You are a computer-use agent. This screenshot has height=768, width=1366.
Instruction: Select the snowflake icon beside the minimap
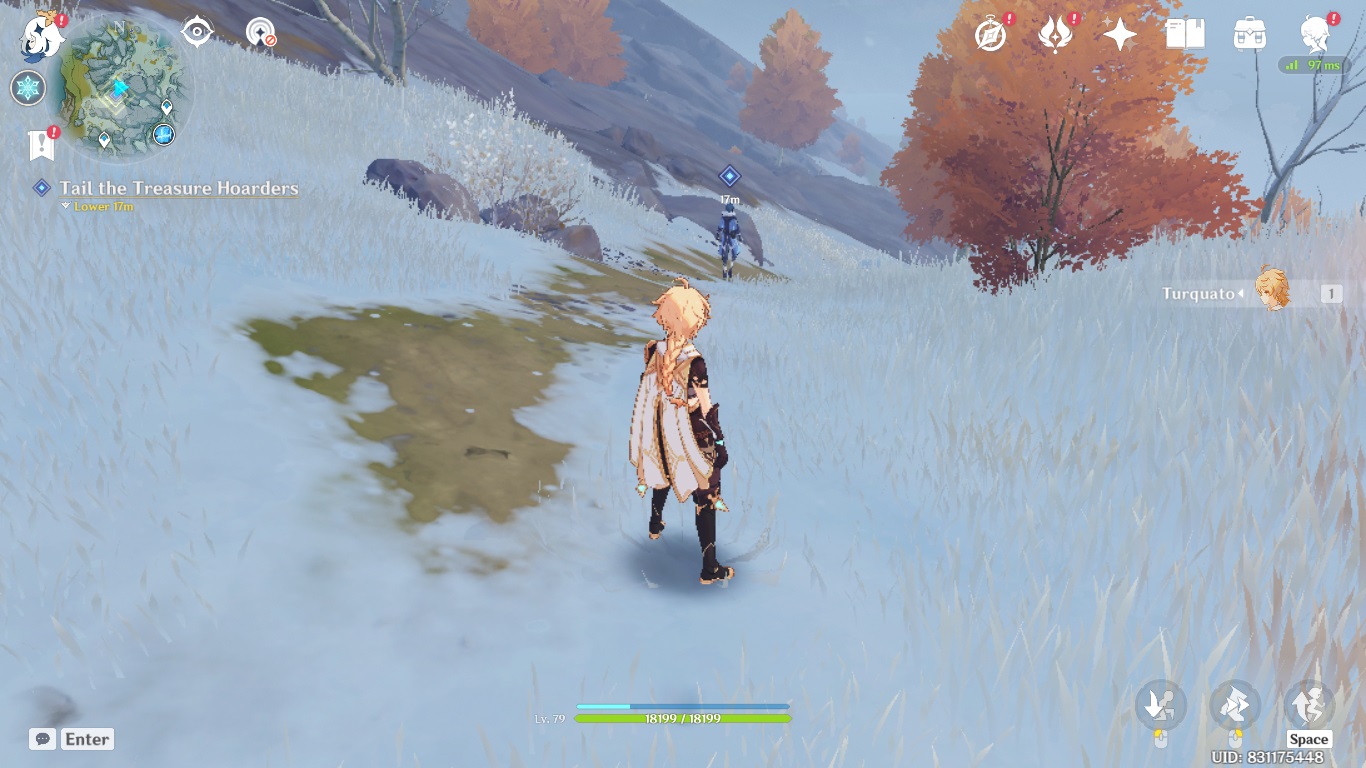point(27,88)
